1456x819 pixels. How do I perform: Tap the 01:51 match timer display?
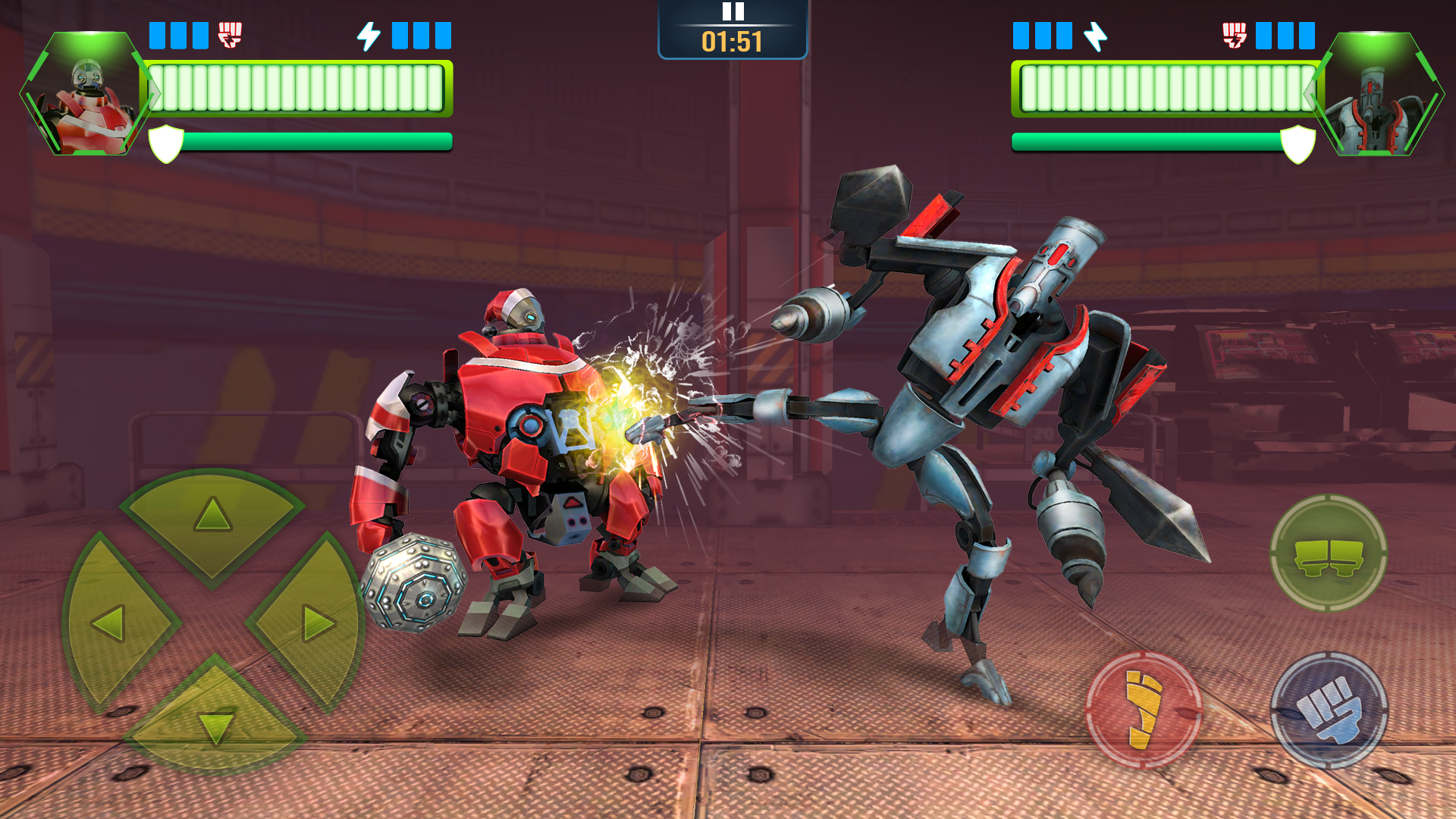coord(730,43)
